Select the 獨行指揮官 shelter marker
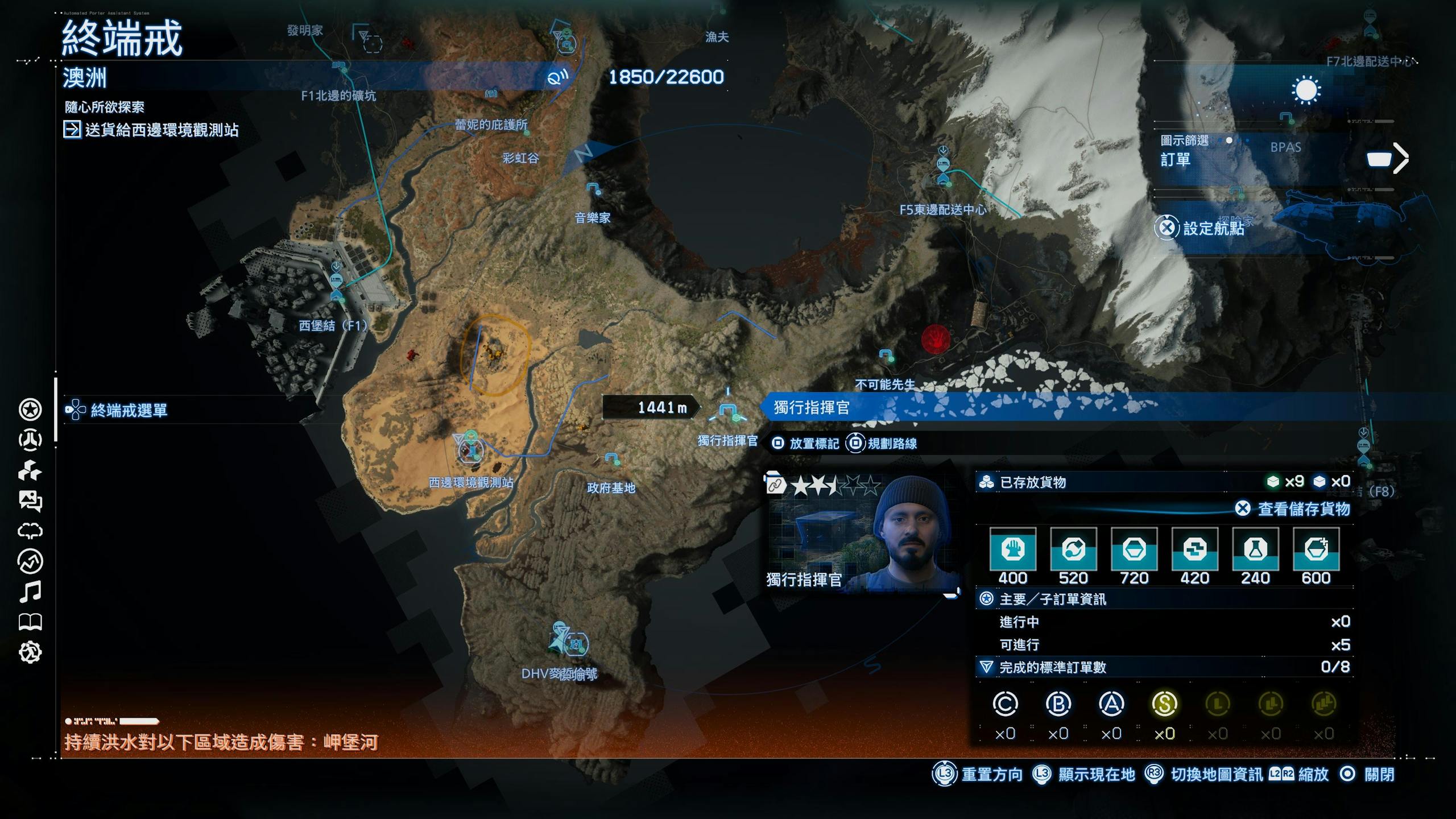Viewport: 1456px width, 819px height. click(x=729, y=412)
